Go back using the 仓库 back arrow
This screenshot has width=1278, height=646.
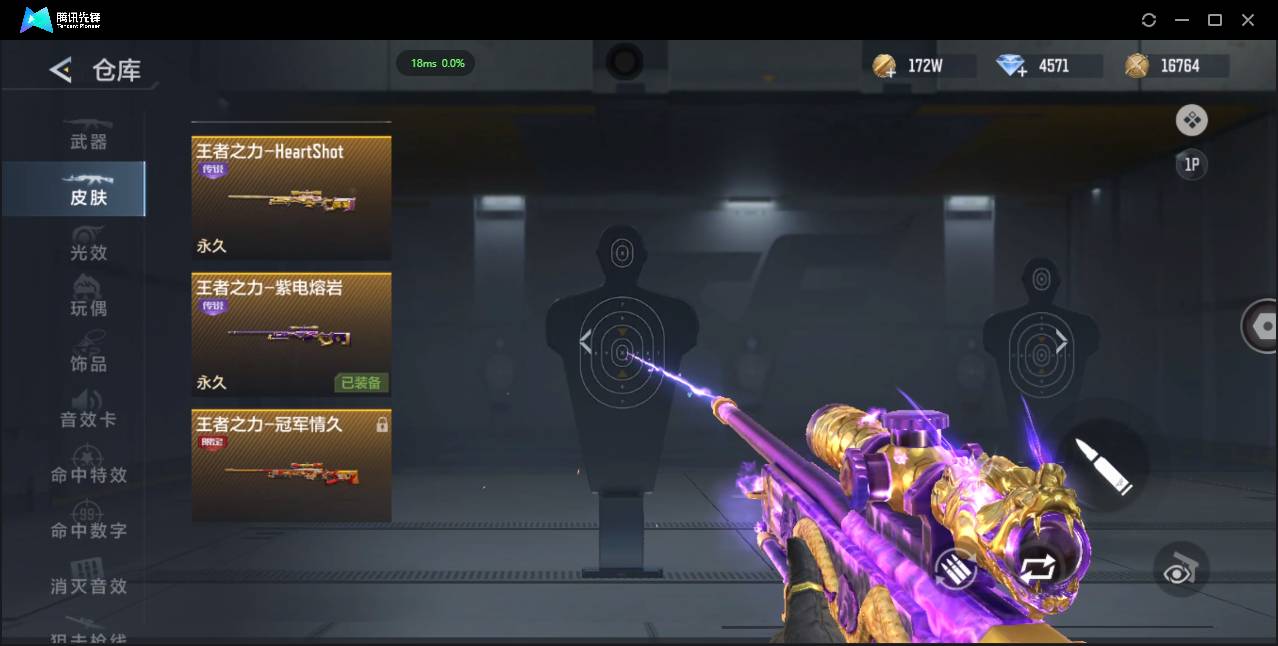tap(61, 70)
